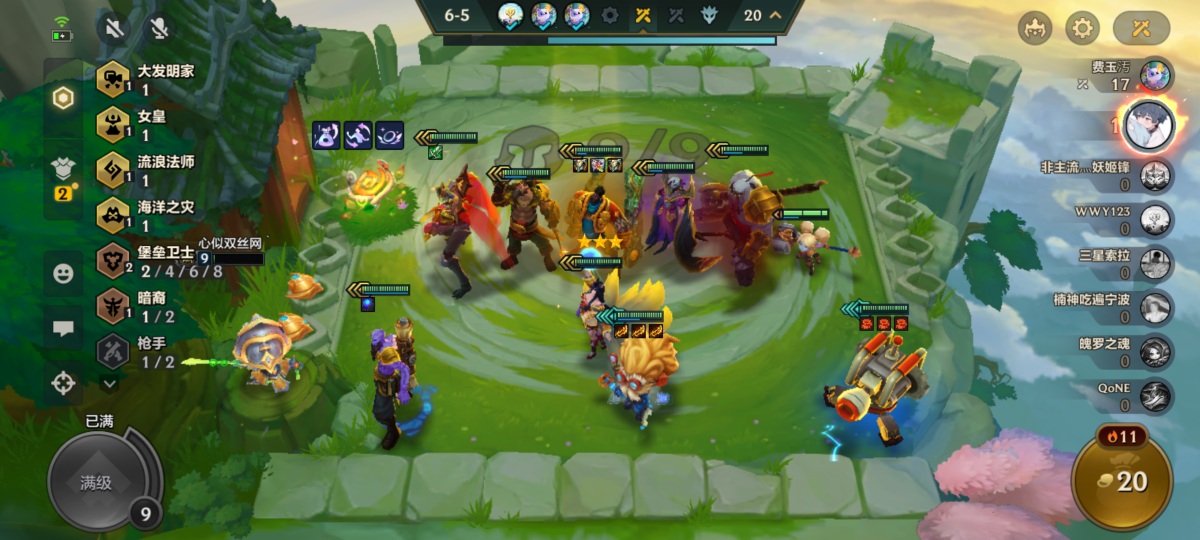Open the smiley emote button
Image resolution: width=1200 pixels, height=540 pixels.
[63, 273]
